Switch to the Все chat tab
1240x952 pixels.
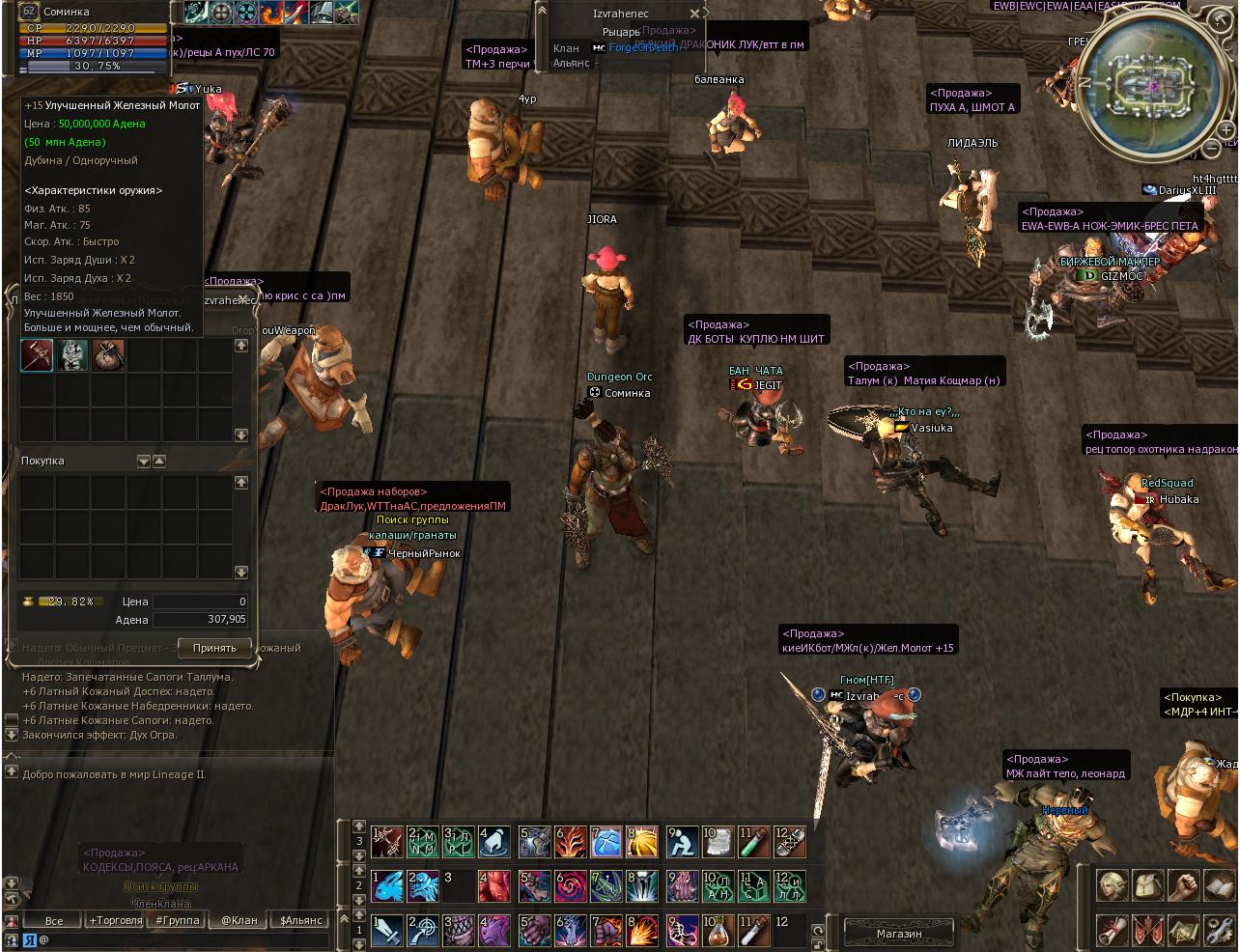[x=54, y=920]
